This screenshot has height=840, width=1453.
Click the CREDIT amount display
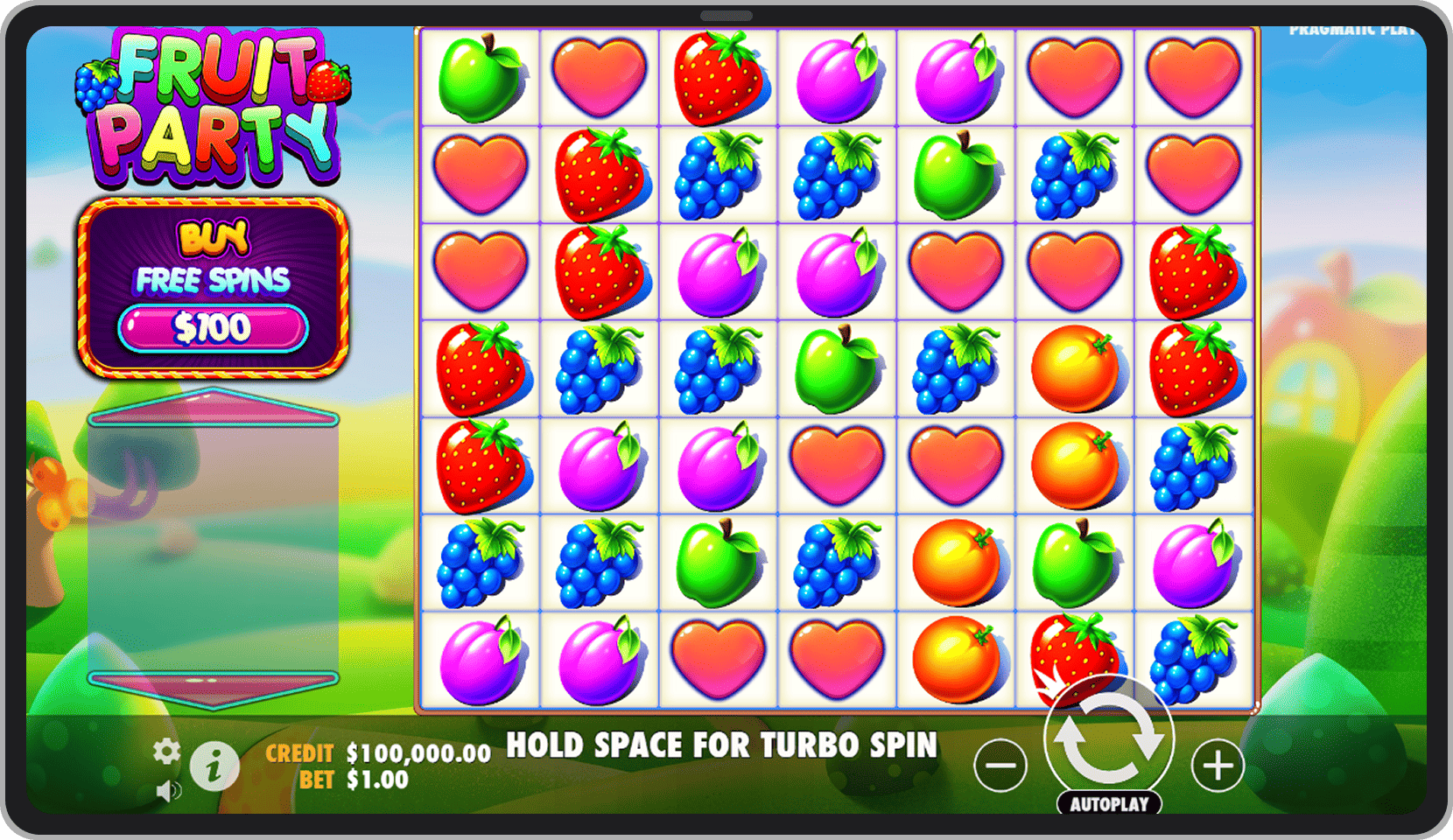(x=376, y=750)
